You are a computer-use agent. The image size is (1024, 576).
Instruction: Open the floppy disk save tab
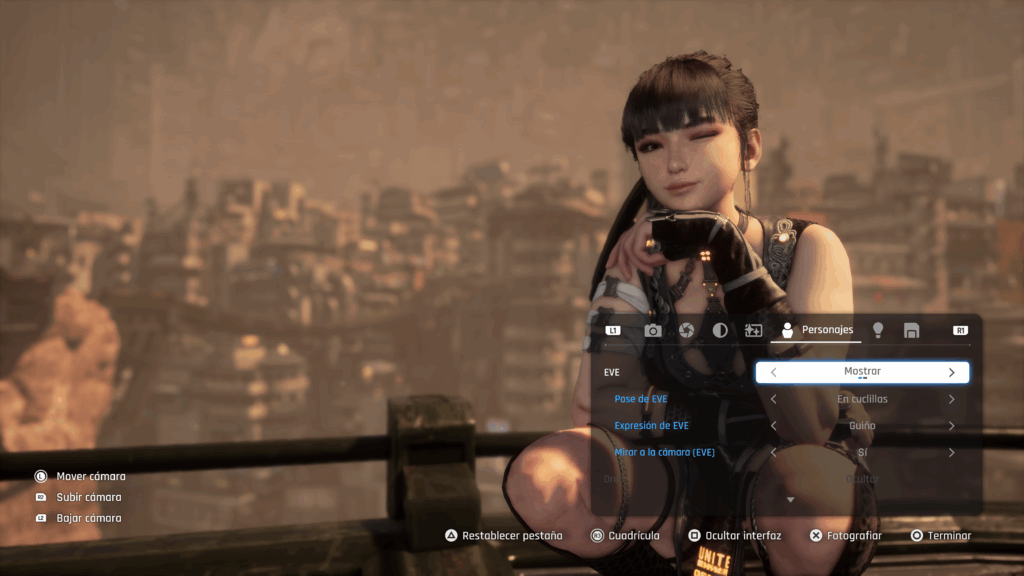[911, 330]
